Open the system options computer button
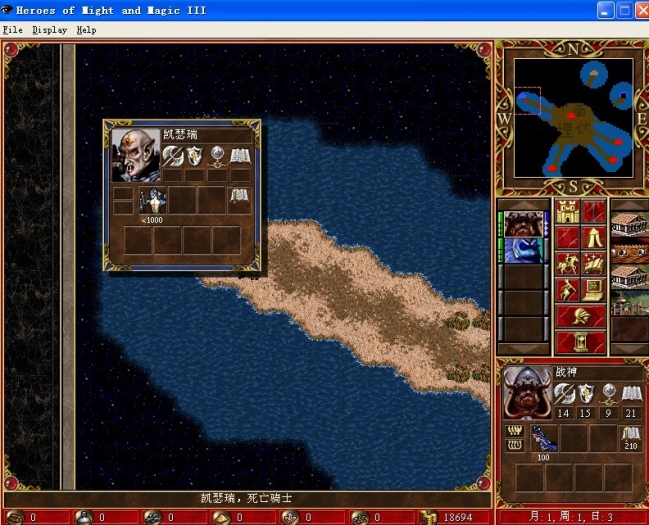The image size is (649, 525). click(x=594, y=289)
